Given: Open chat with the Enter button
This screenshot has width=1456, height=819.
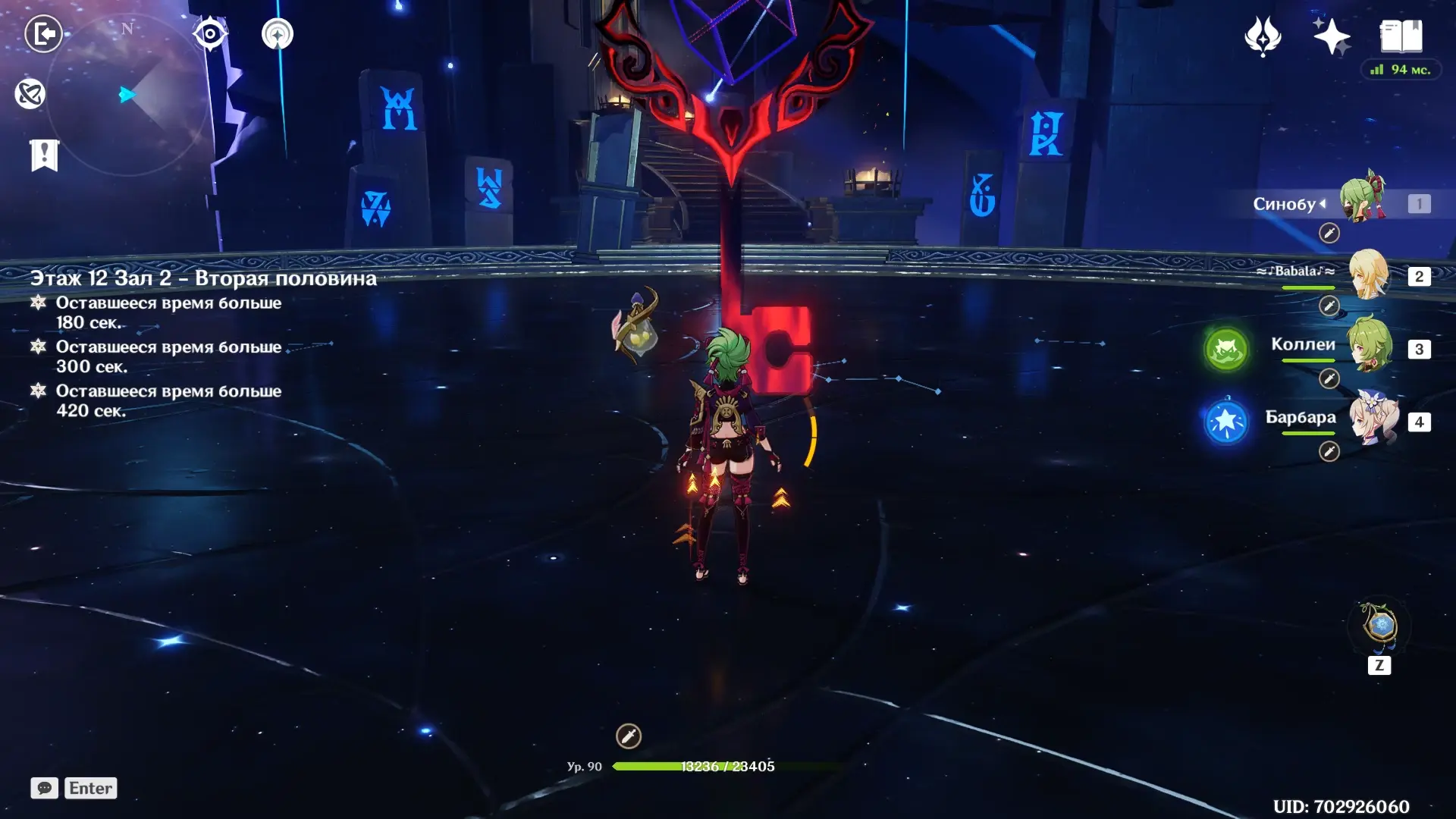Looking at the screenshot, I should pyautogui.click(x=90, y=788).
